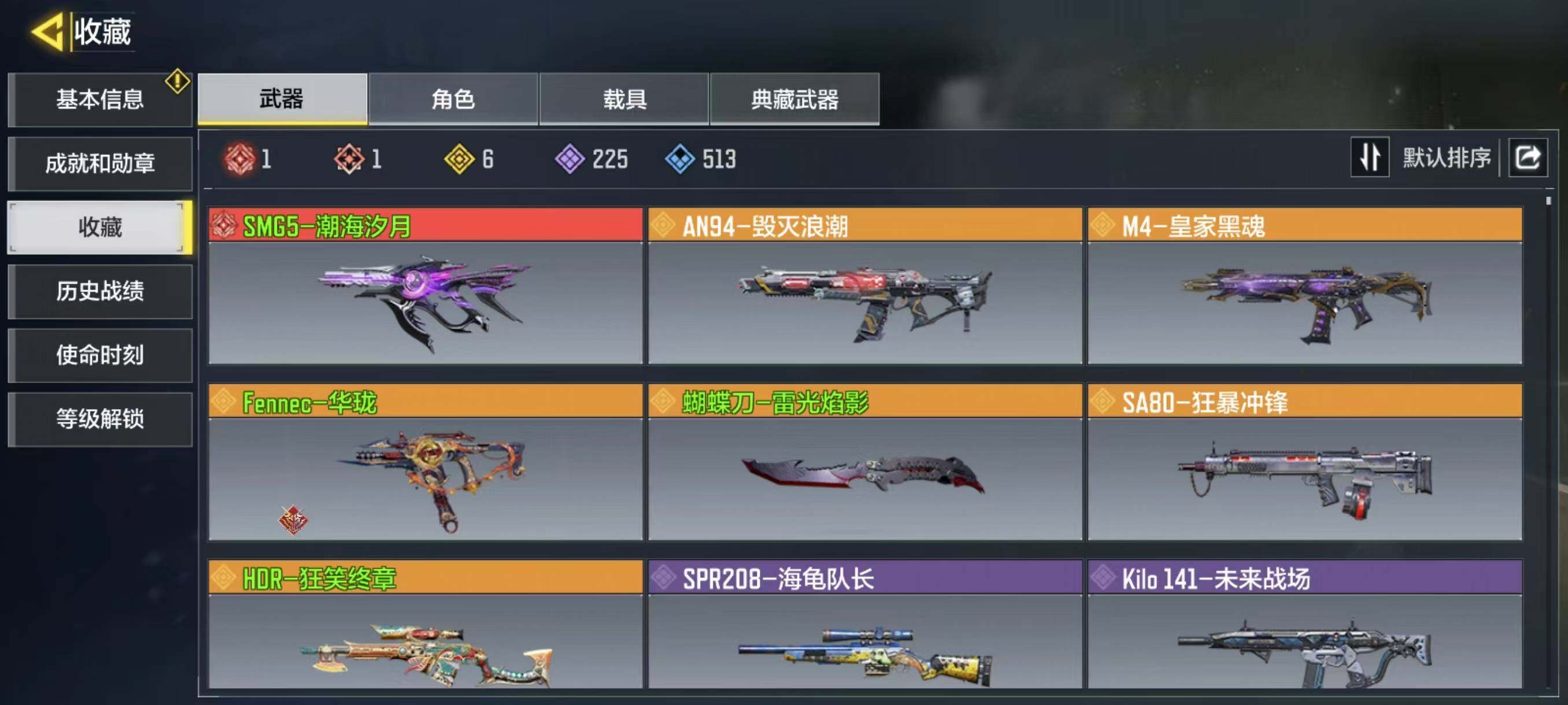The image size is (1568, 705).
Task: Choose 等级解锁 in the sidebar
Action: click(x=100, y=419)
